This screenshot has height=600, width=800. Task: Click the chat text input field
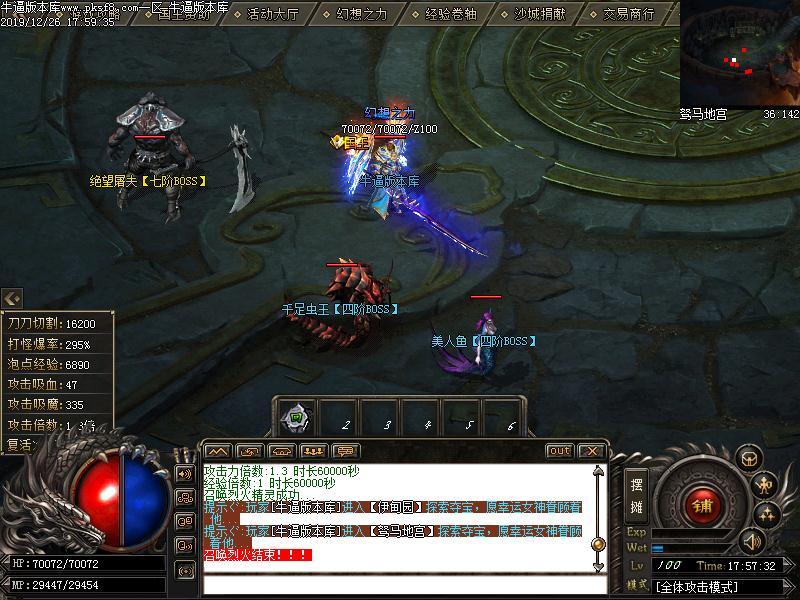pos(400,583)
